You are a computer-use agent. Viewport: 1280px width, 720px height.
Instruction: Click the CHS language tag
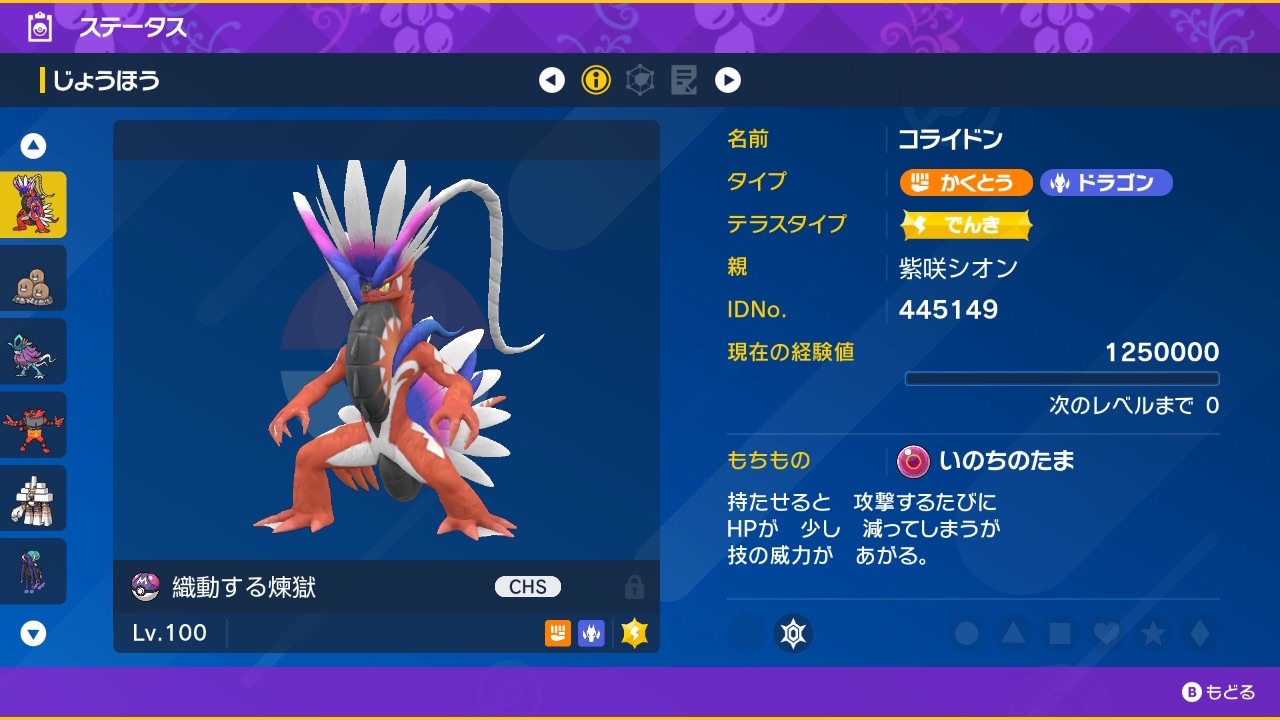click(526, 586)
